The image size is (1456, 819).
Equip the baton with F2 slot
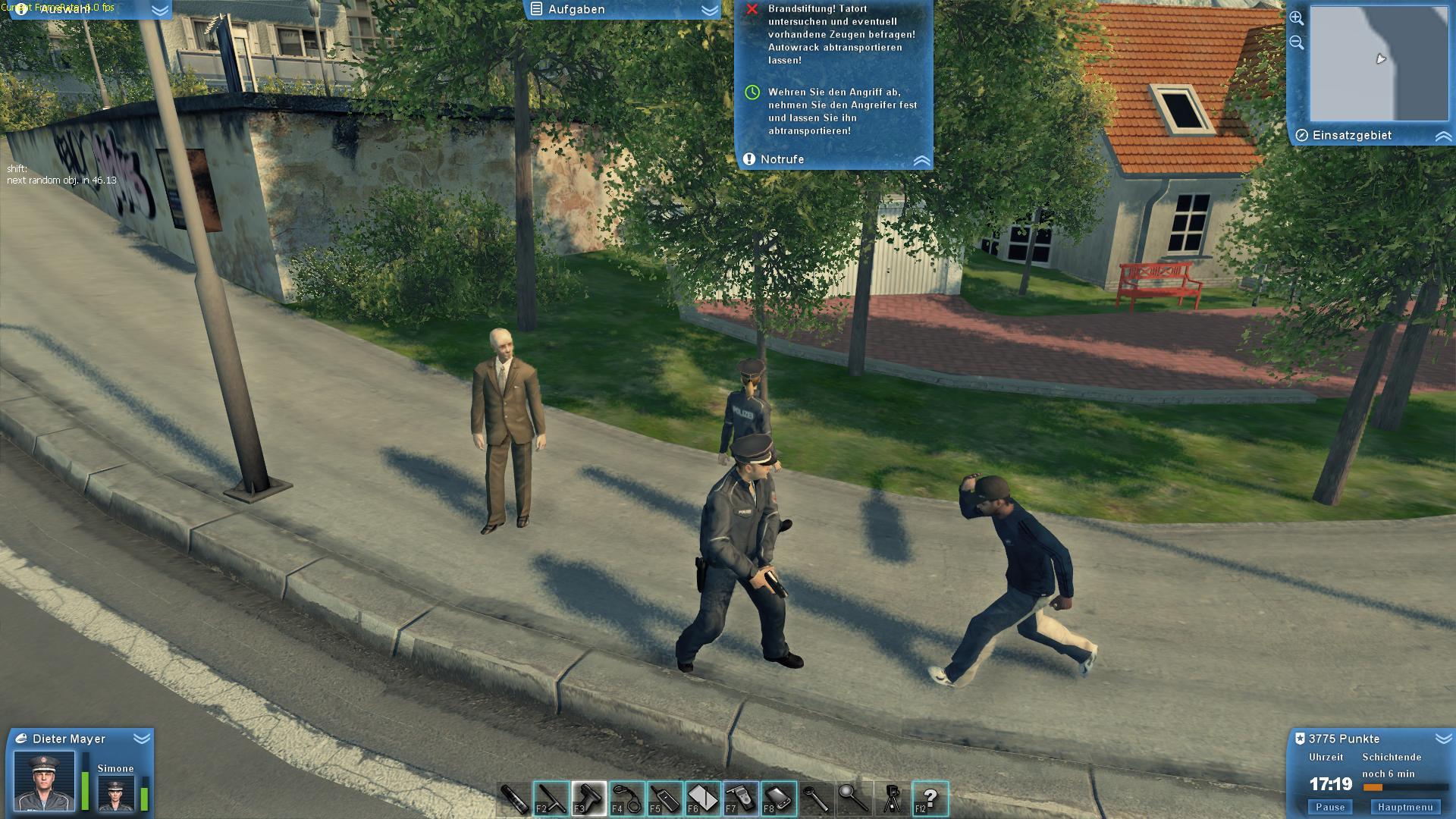point(550,798)
